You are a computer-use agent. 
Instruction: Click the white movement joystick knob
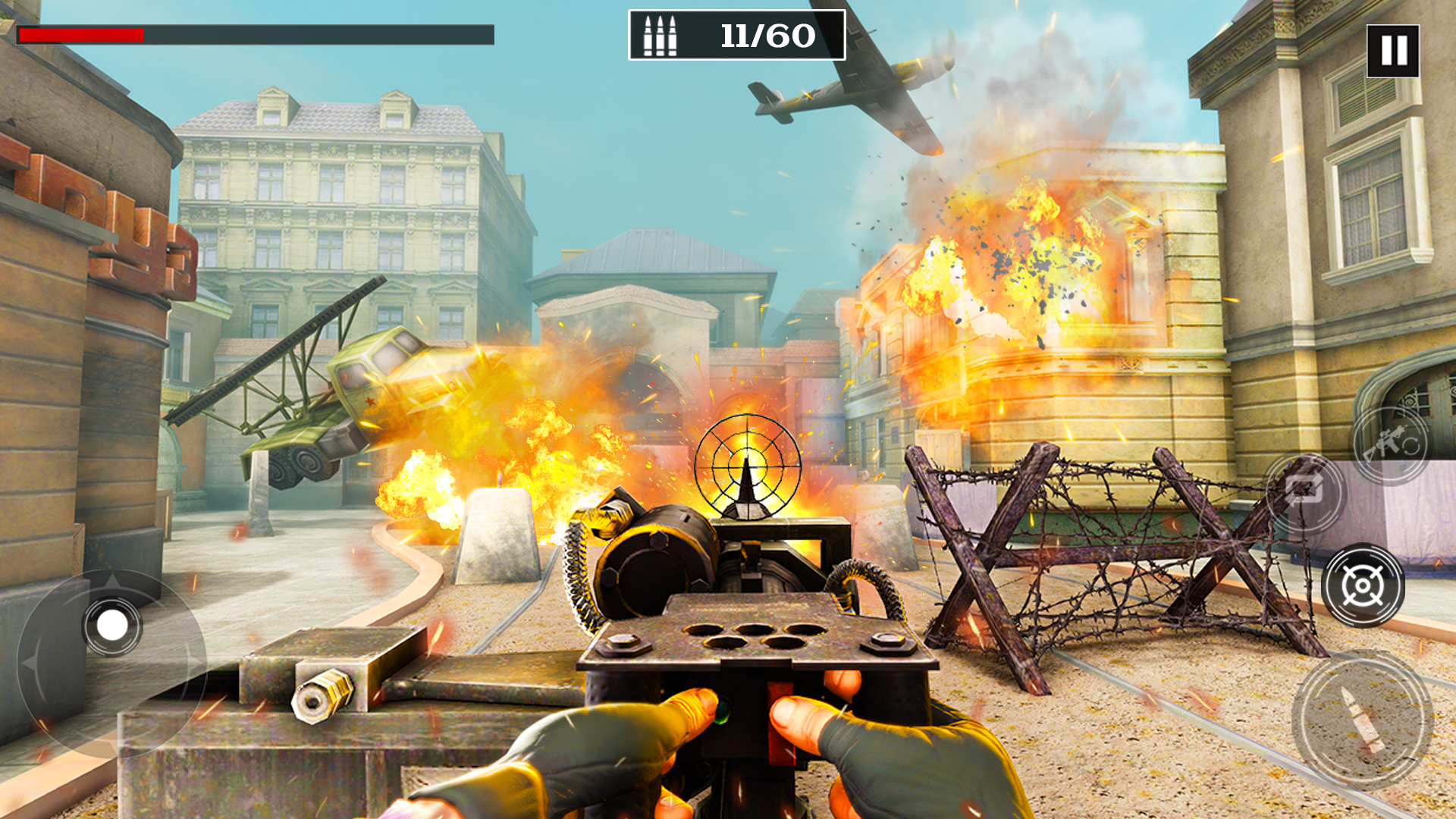click(113, 626)
